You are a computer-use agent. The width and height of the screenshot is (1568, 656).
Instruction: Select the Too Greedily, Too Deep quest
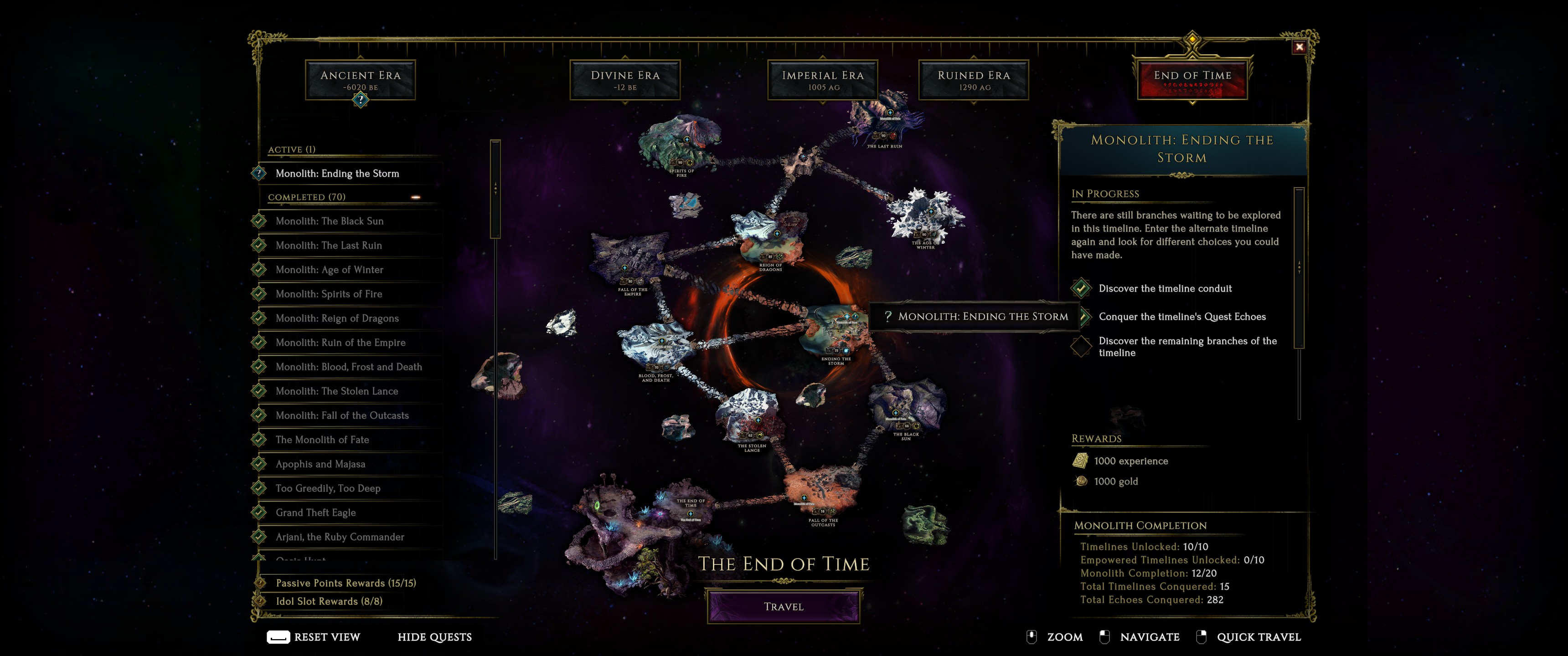coord(327,488)
